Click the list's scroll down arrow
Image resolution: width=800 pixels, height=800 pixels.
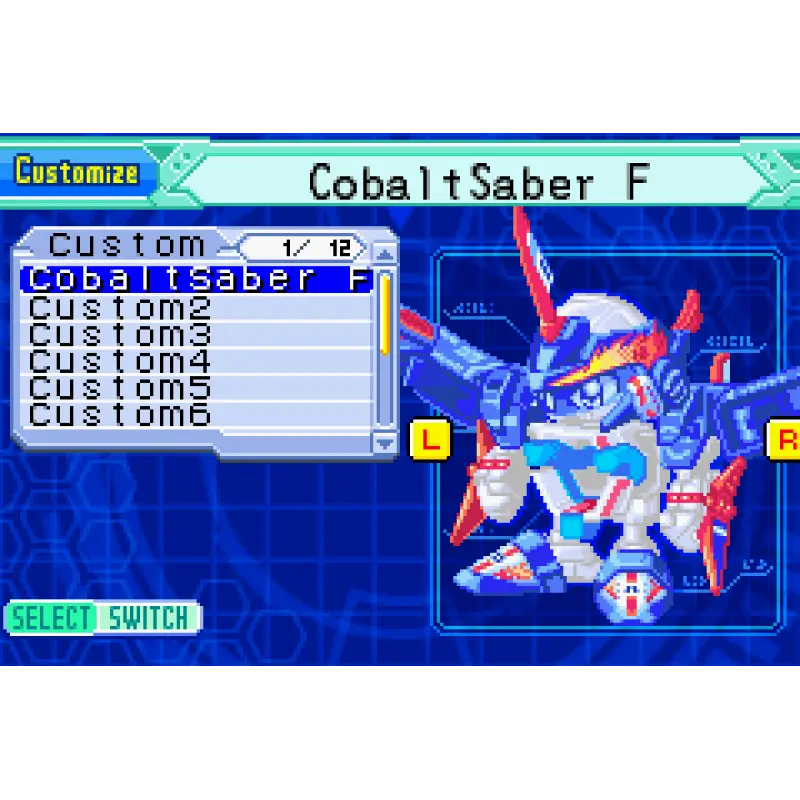[385, 440]
